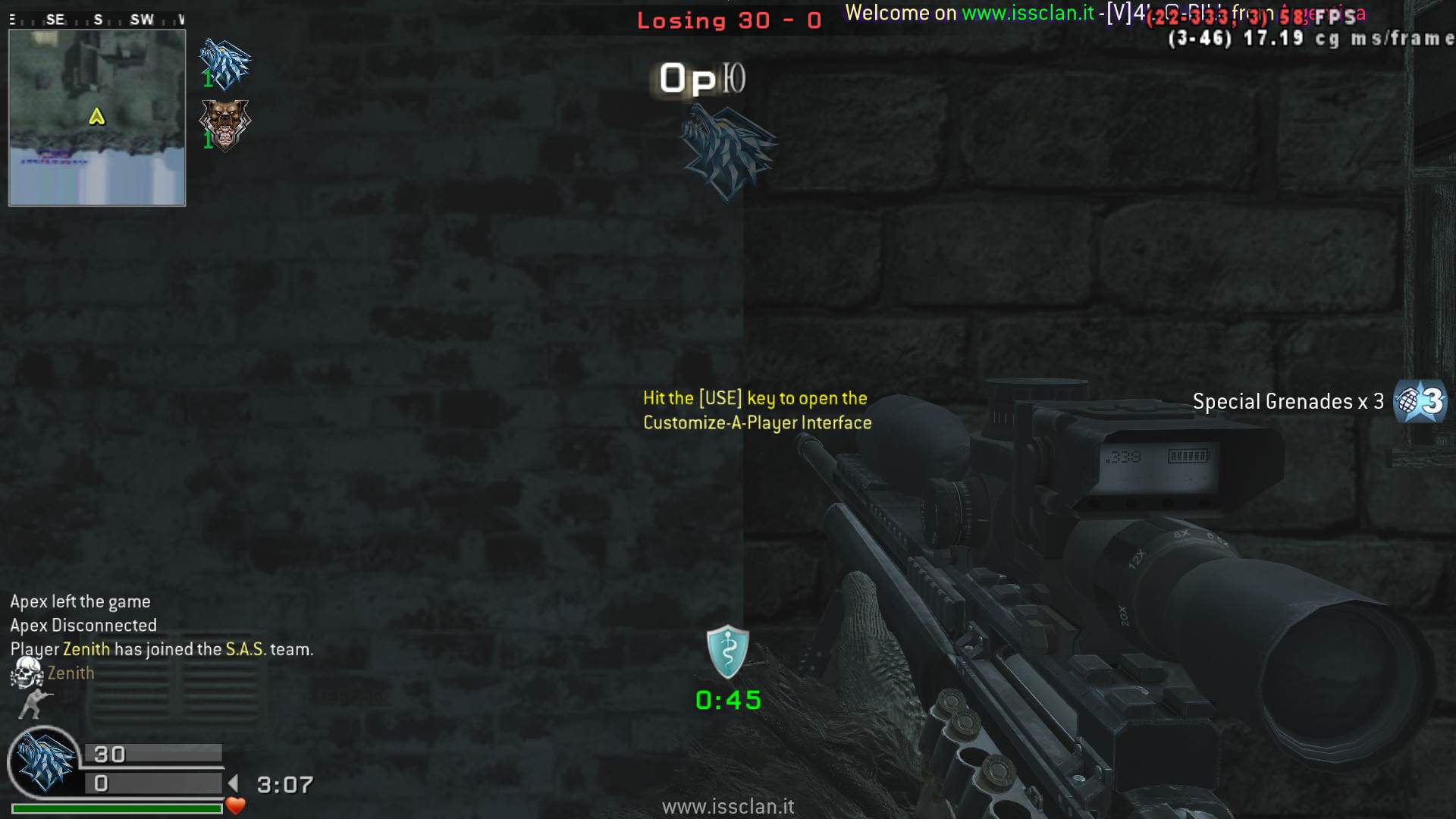This screenshot has height=819, width=1456.
Task: Click the minimap in the corner
Action: point(97,118)
